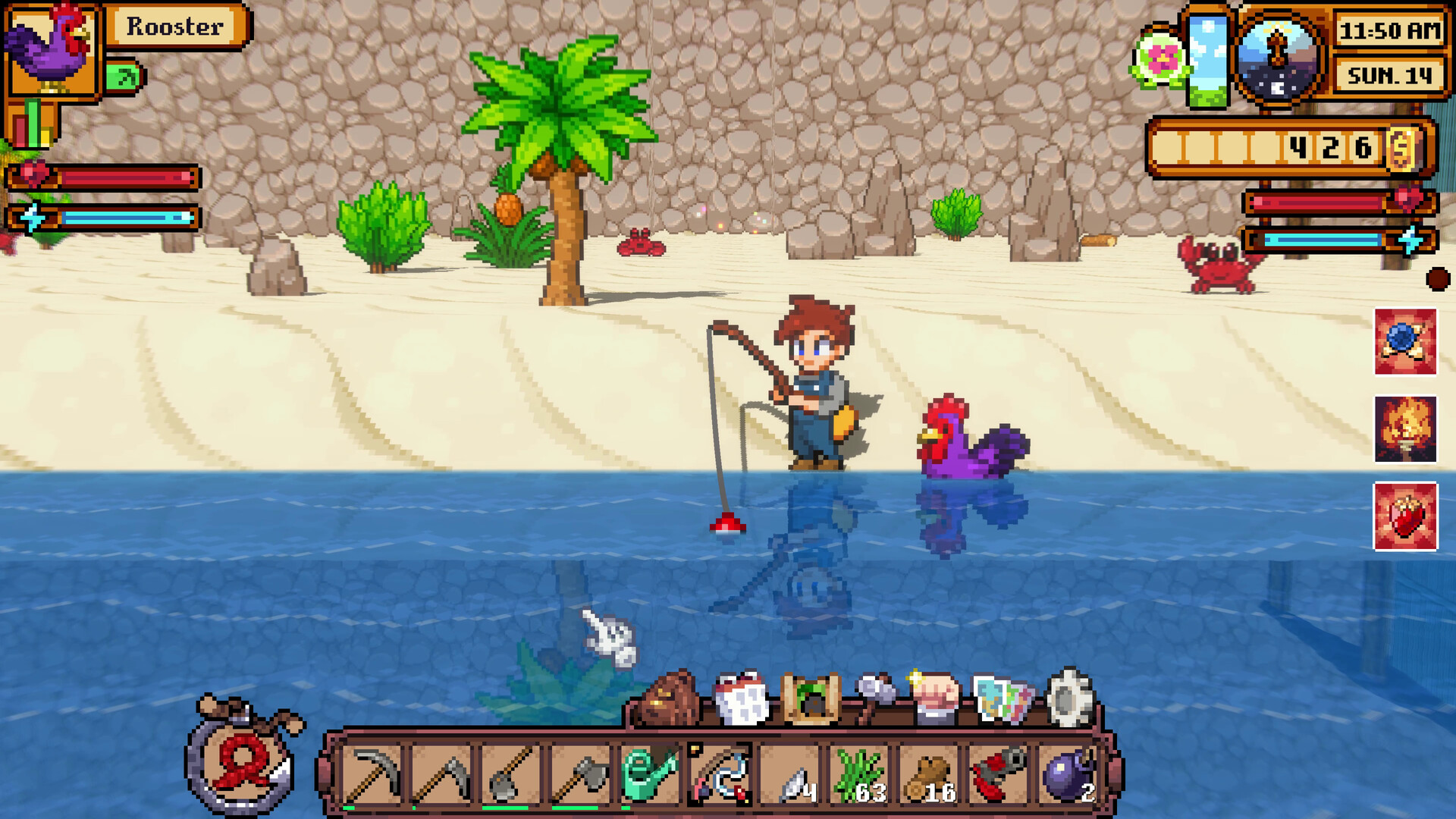Open the calendar showing SUN. 14
This screenshot has width=1456, height=819.
(1392, 76)
